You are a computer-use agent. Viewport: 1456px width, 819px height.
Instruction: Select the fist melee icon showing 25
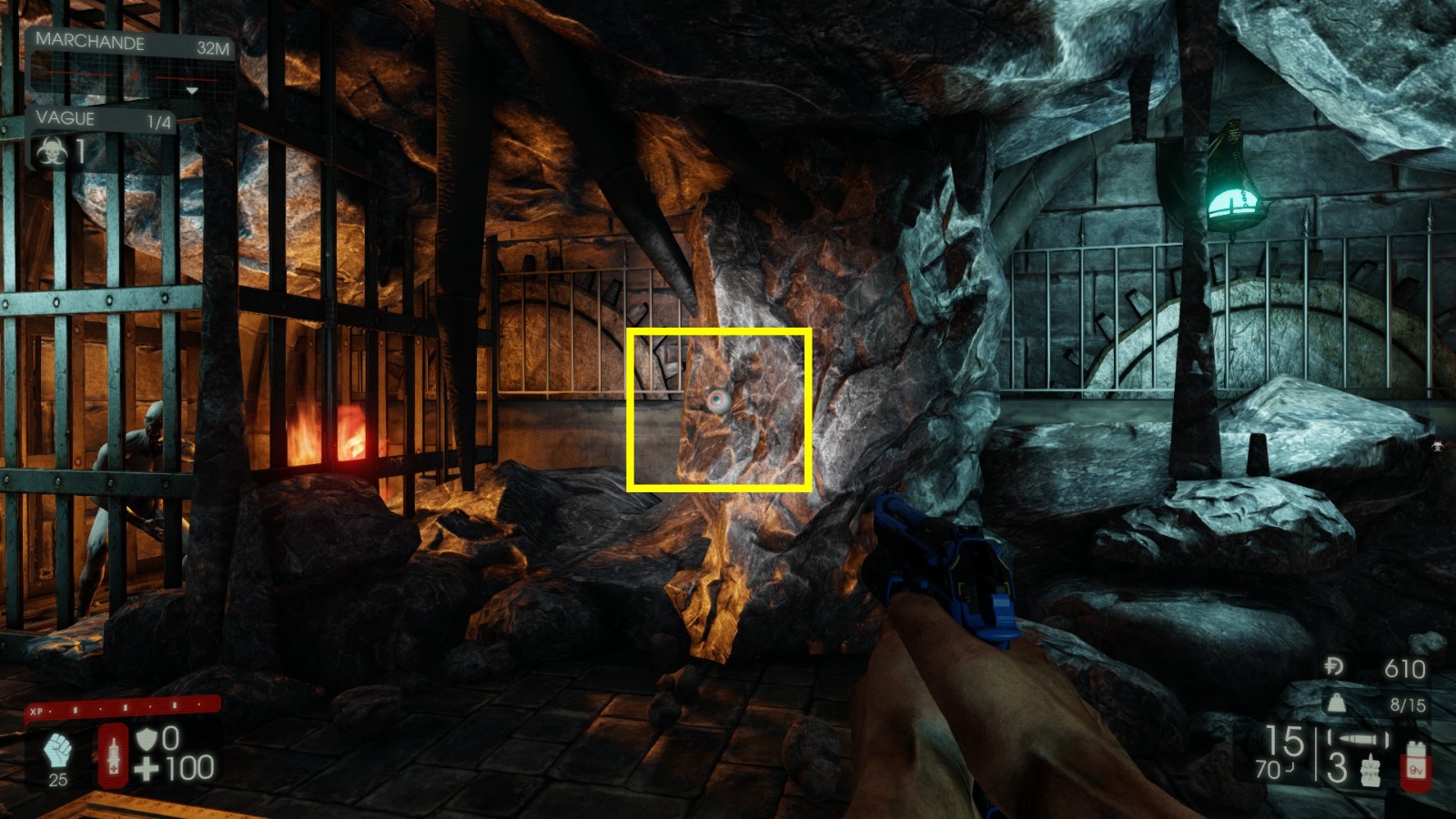[x=56, y=748]
